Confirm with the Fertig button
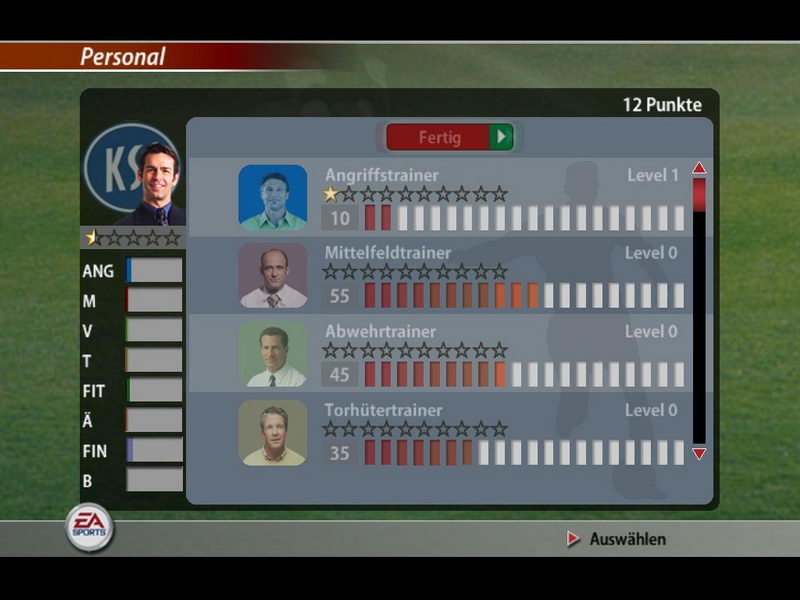This screenshot has width=800, height=600. (x=449, y=137)
